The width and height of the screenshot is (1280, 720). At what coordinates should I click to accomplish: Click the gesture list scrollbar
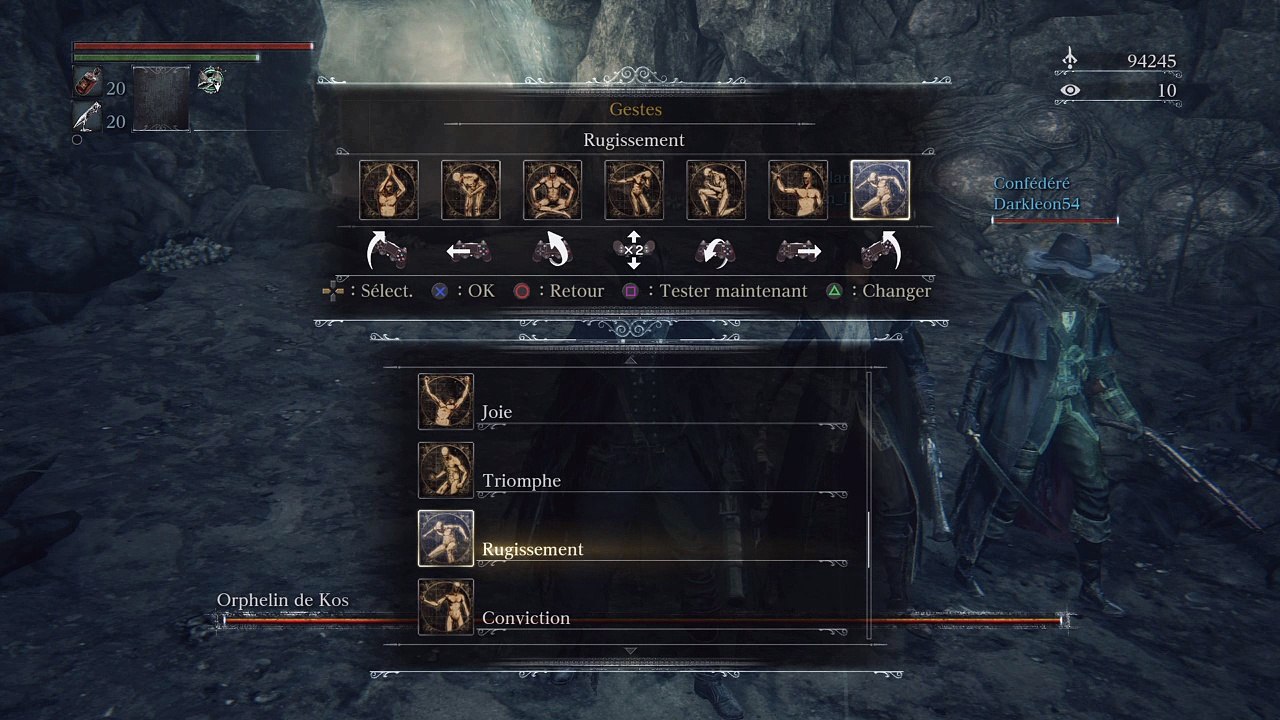[x=868, y=540]
